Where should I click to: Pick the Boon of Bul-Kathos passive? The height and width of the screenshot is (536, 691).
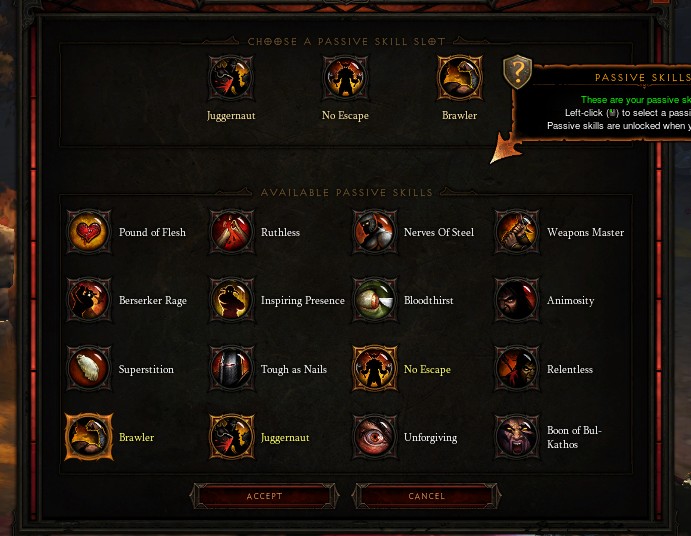tap(518, 437)
